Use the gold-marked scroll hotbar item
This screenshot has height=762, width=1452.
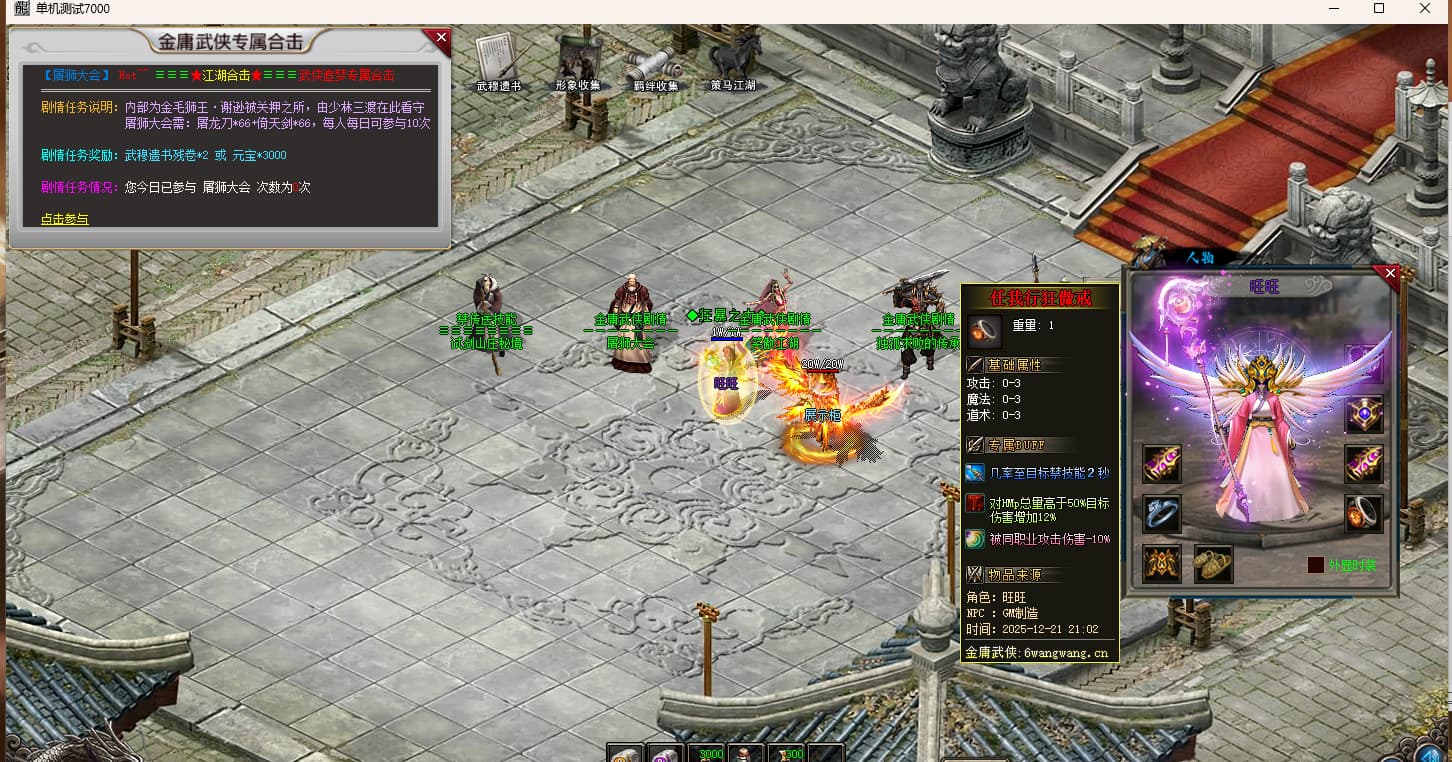click(626, 753)
